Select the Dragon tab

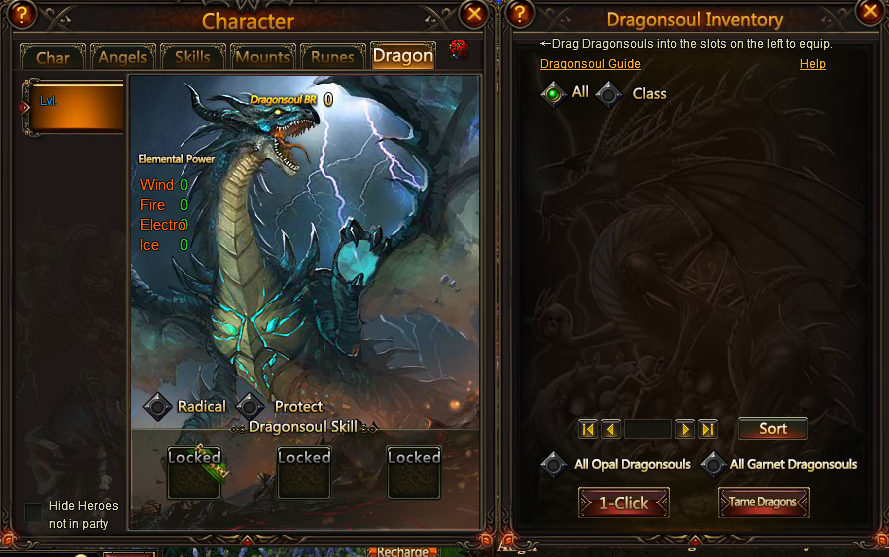pyautogui.click(x=403, y=56)
